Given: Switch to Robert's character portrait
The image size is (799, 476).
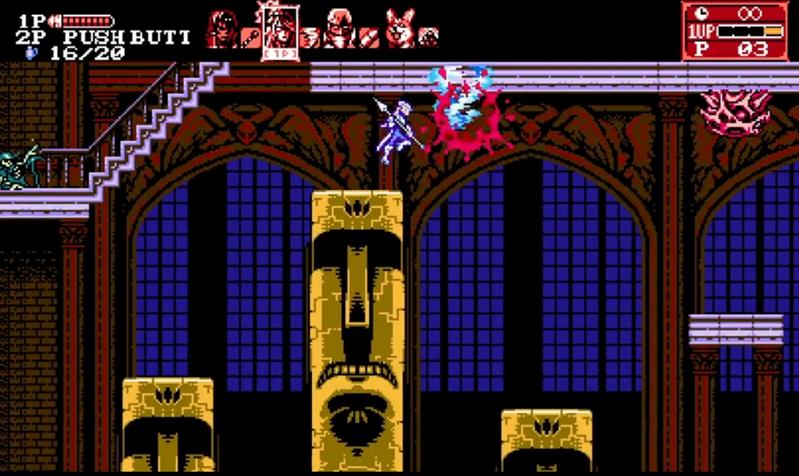Looking at the screenshot, I should pos(340,27).
